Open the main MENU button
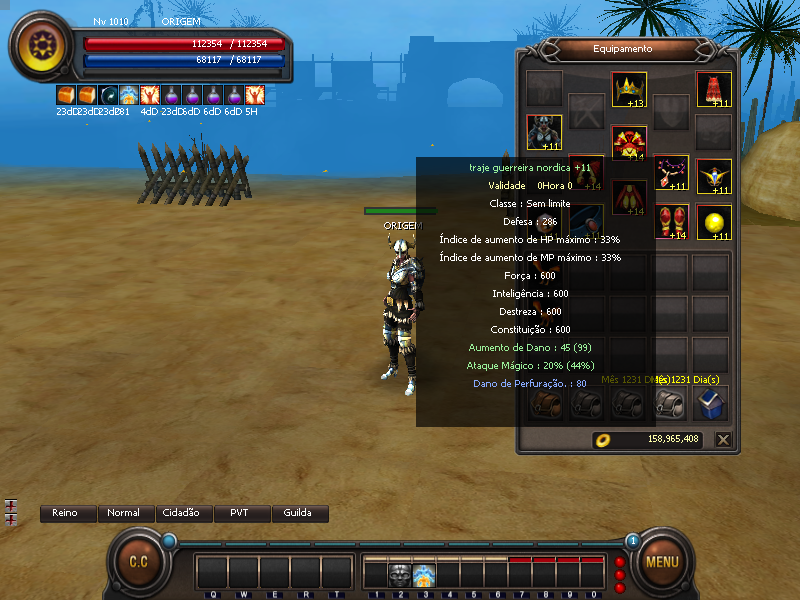Screen dimensions: 800x600 pyautogui.click(x=662, y=561)
